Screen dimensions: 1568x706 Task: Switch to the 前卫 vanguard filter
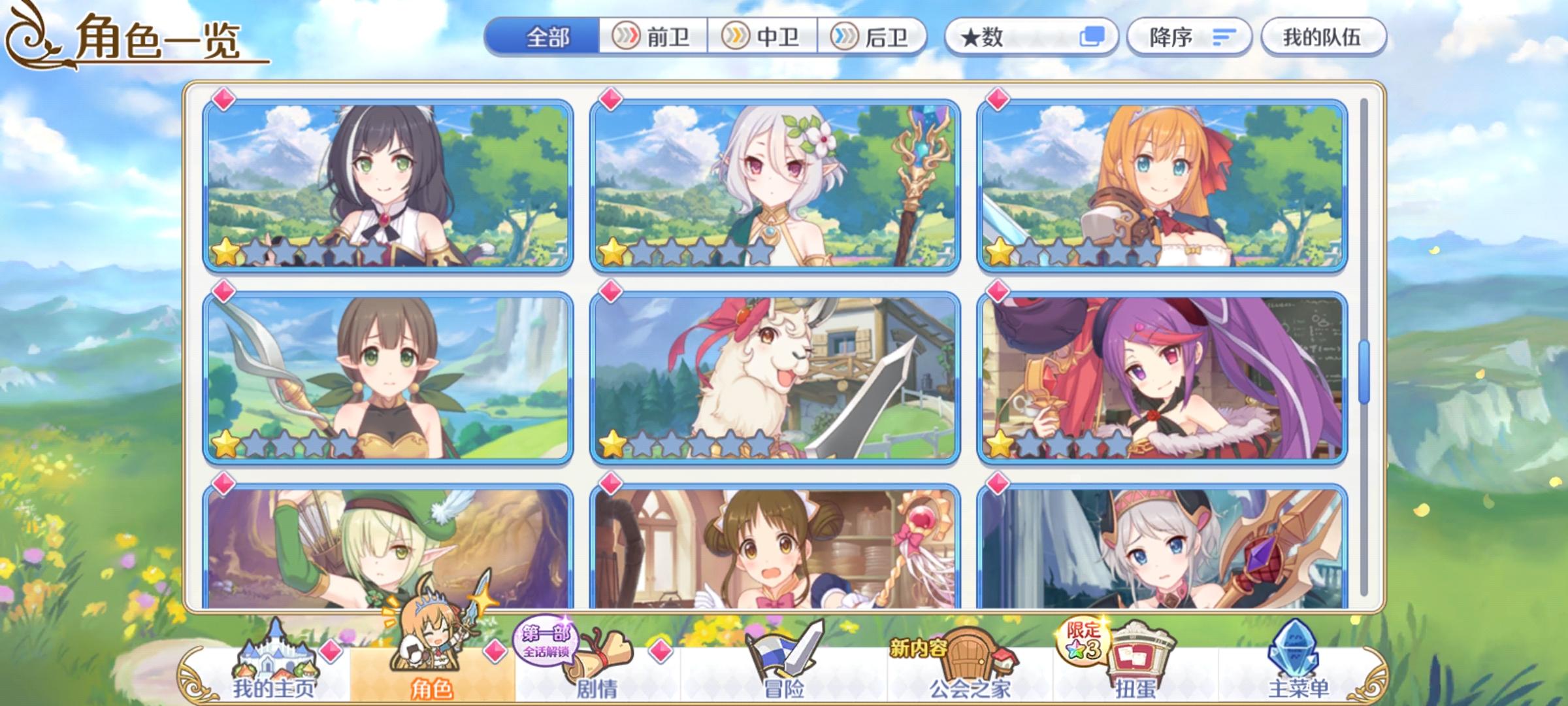[653, 37]
